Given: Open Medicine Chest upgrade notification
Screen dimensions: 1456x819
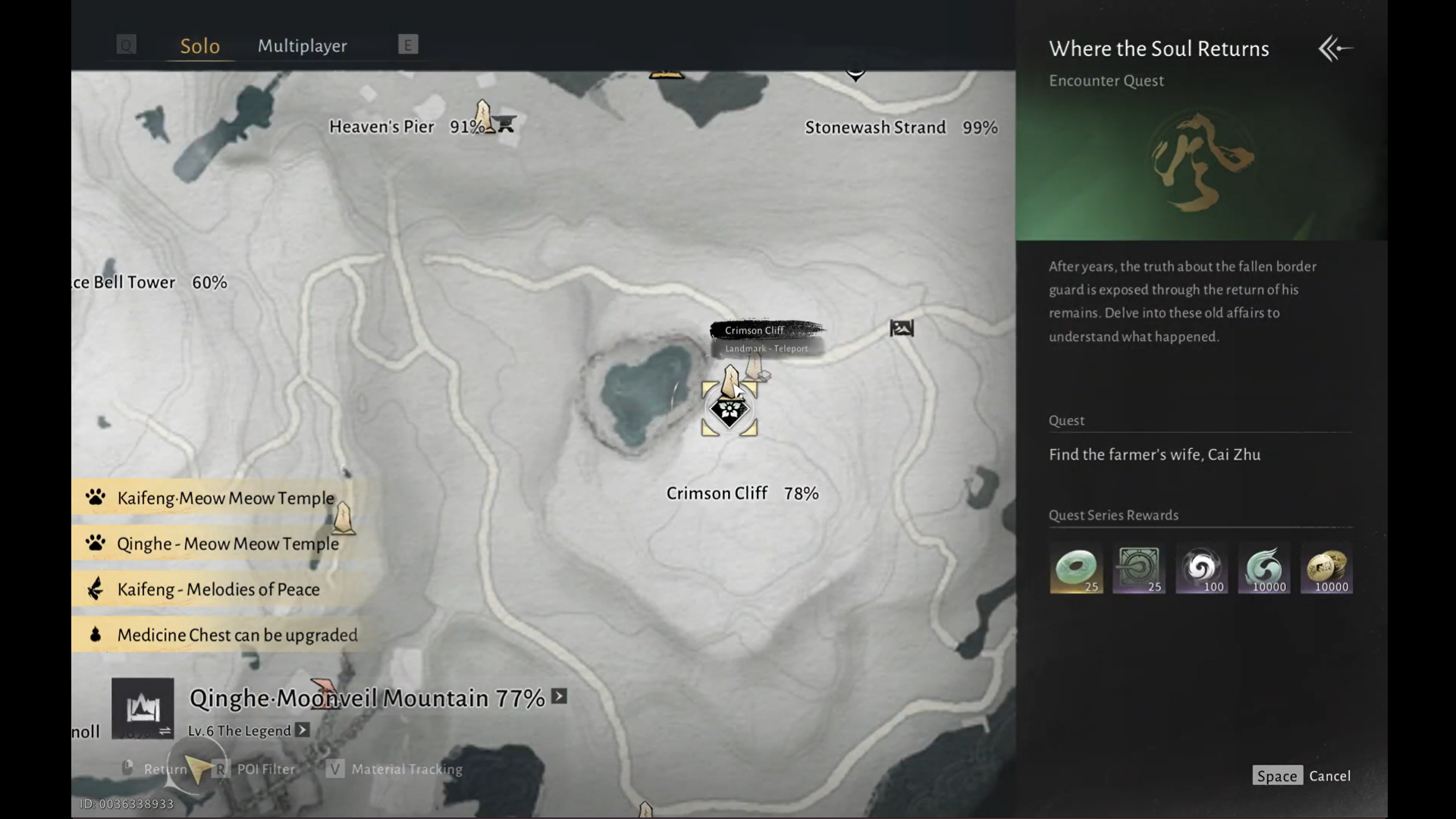Looking at the screenshot, I should point(237,635).
